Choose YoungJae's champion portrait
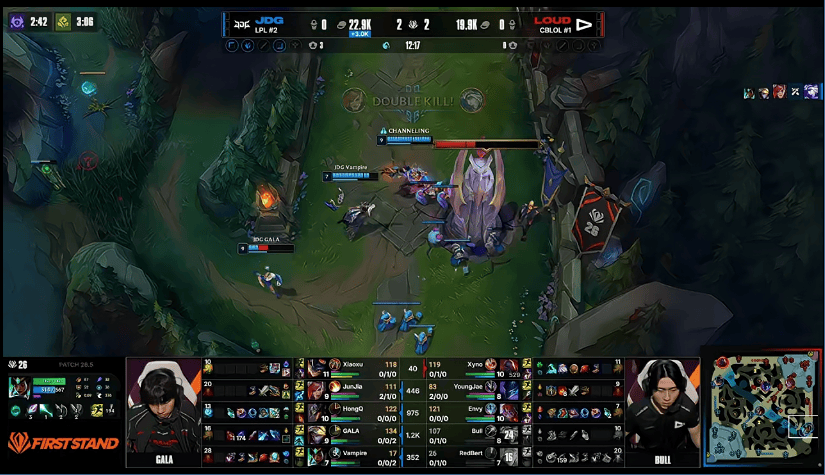825x475 pixels. point(511,388)
